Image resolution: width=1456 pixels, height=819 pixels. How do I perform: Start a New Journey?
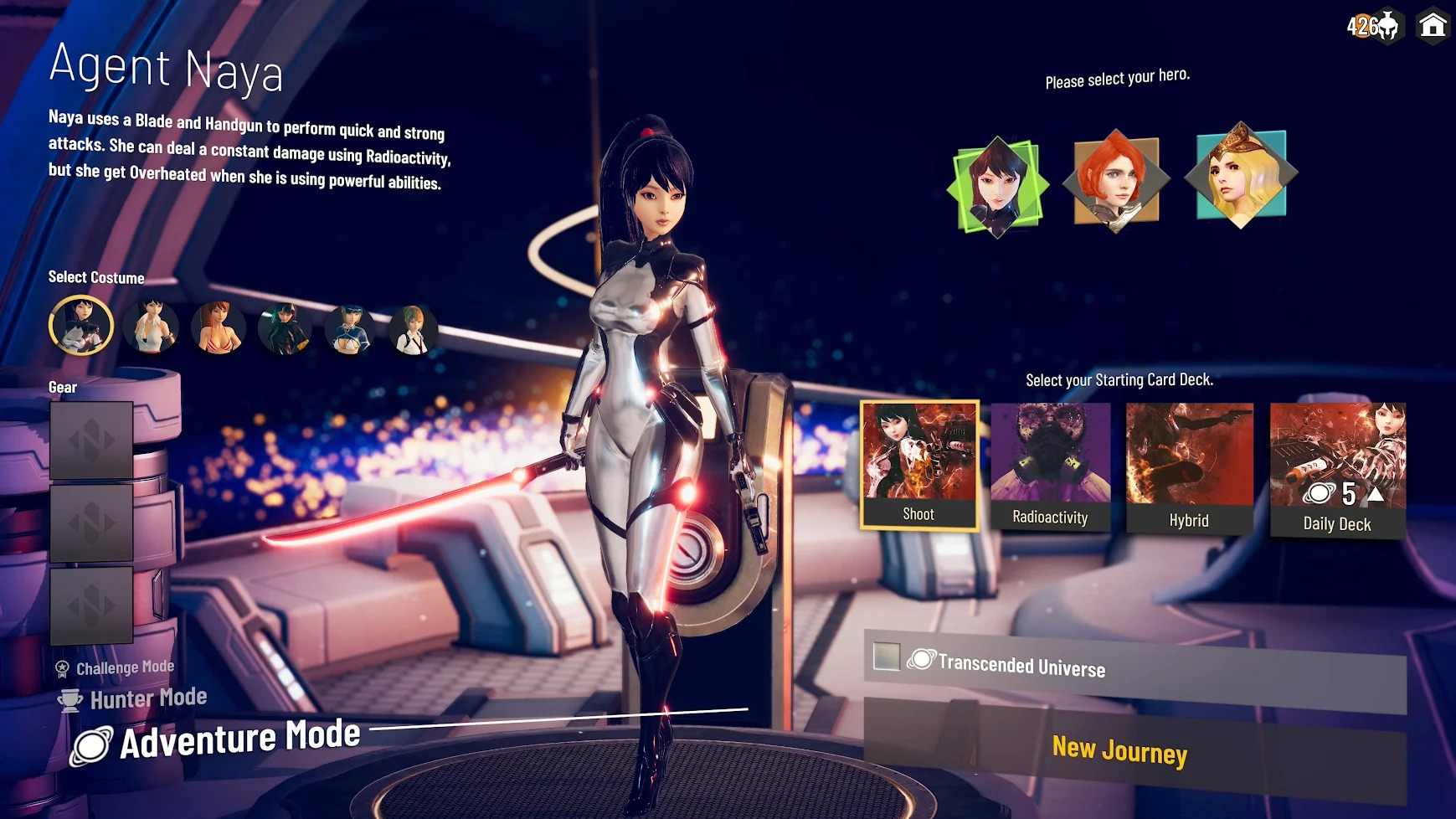1119,750
